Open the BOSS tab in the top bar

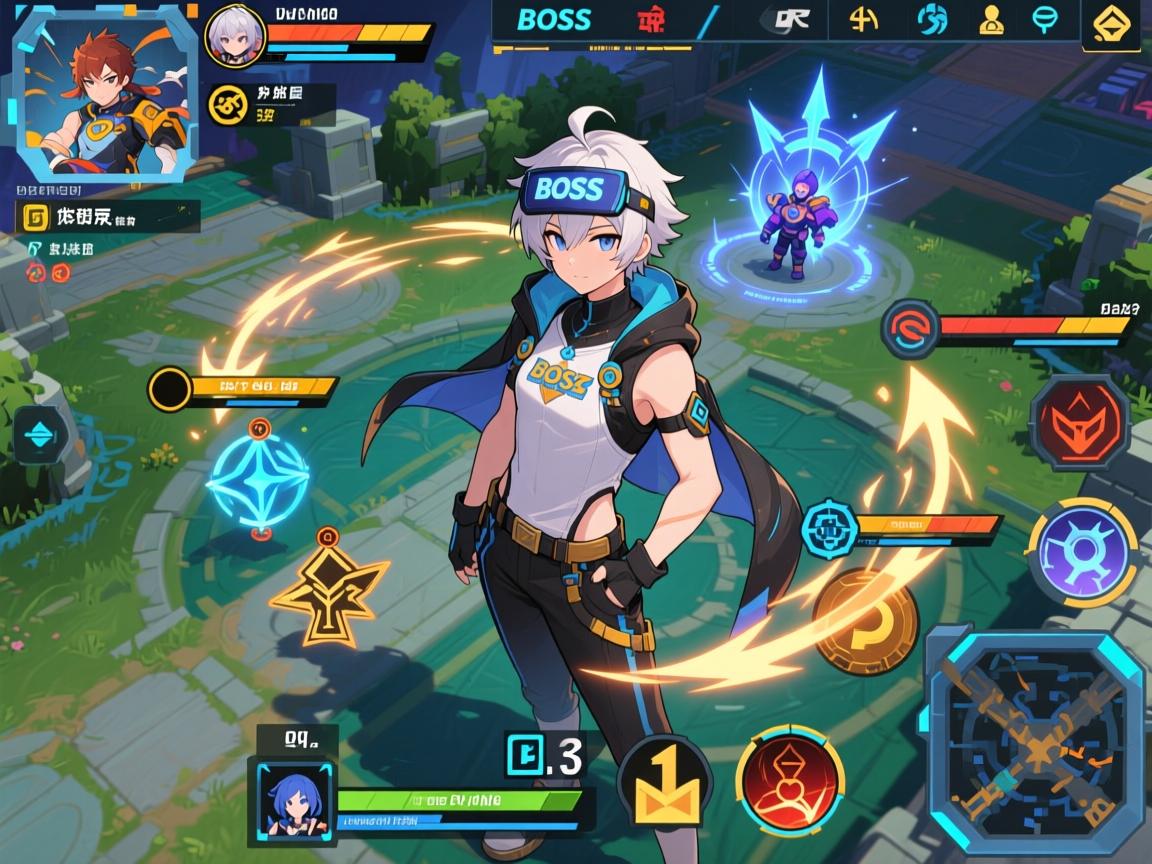(x=554, y=20)
